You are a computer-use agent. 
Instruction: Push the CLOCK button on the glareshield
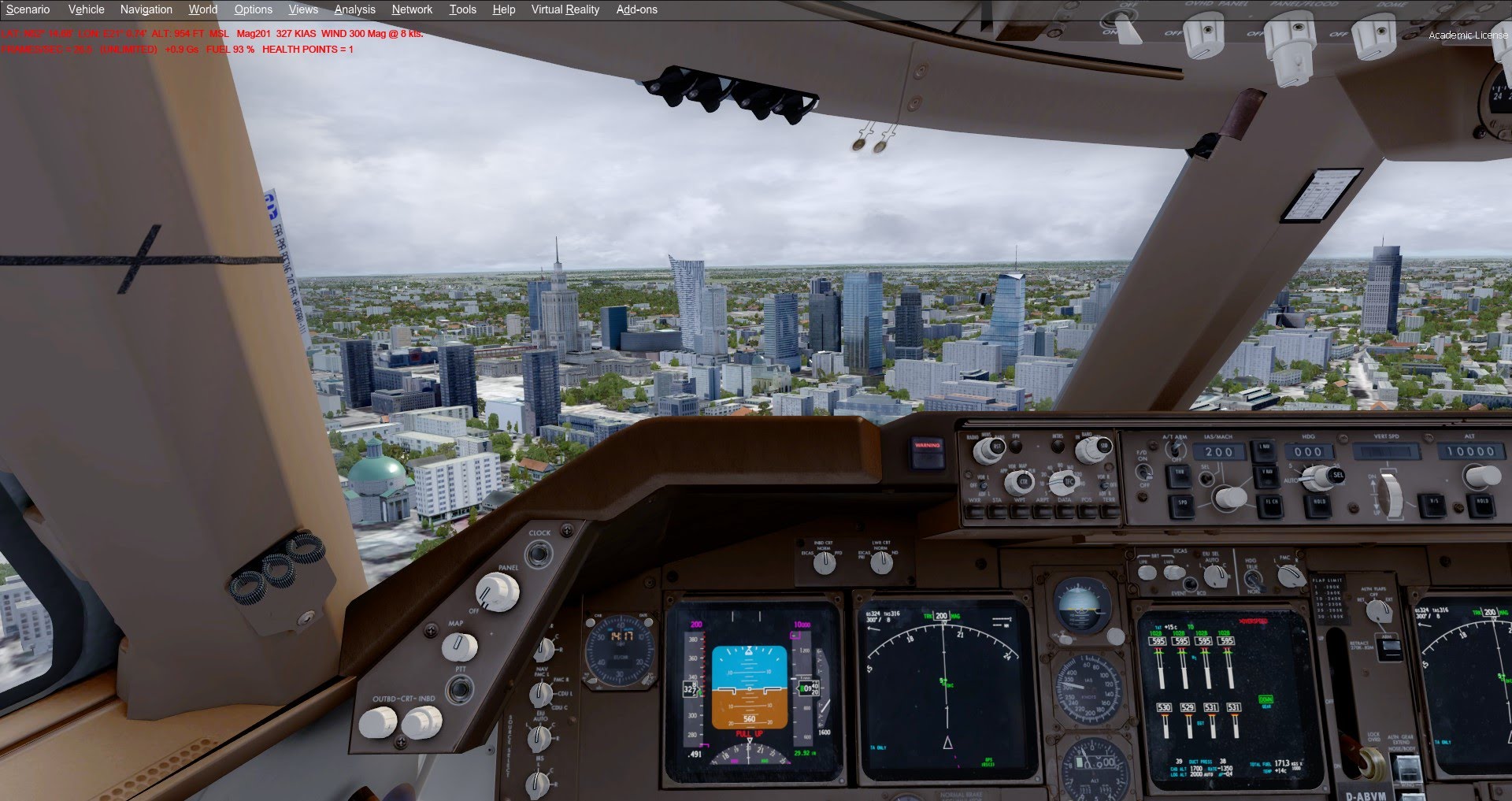click(539, 554)
